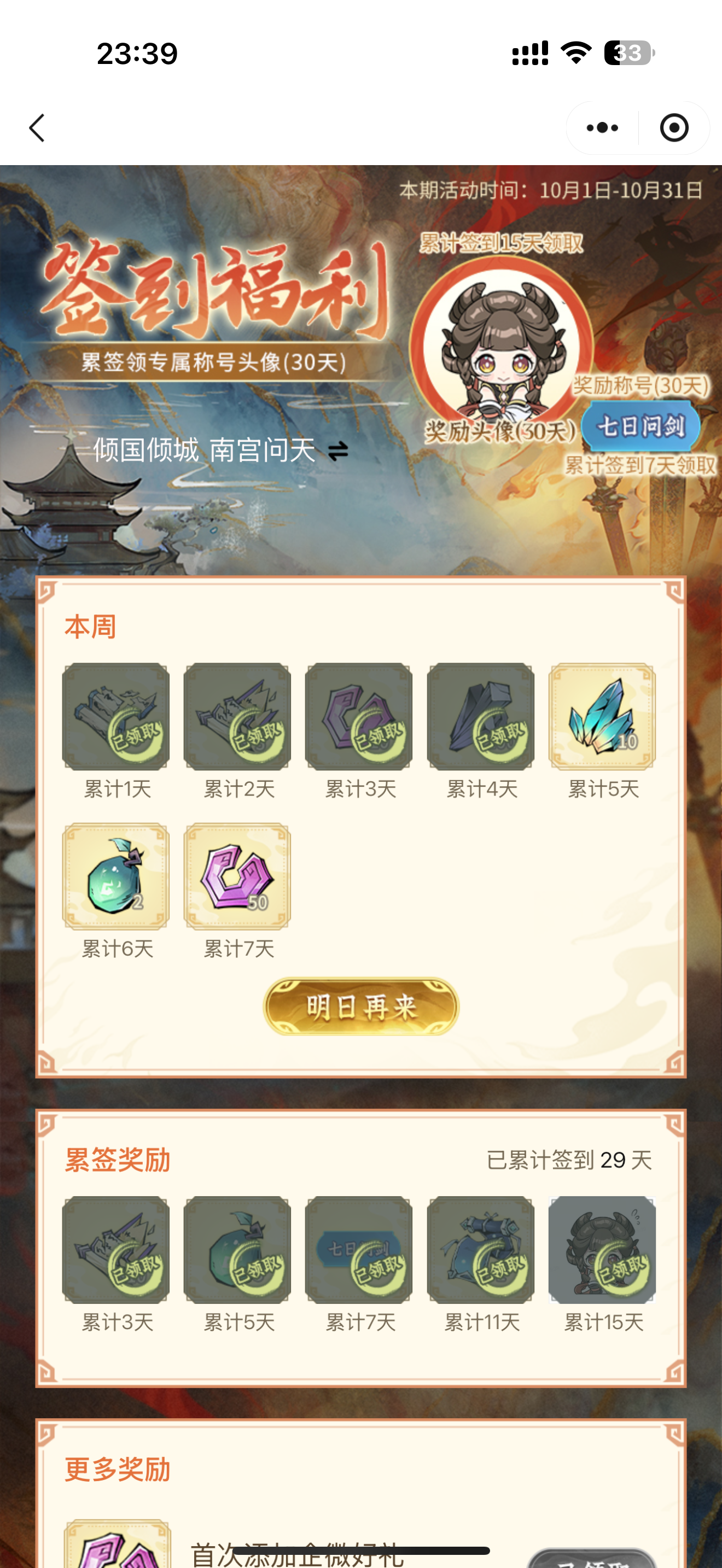
Task: Open the more options ellipsis menu
Action: pyautogui.click(x=599, y=128)
